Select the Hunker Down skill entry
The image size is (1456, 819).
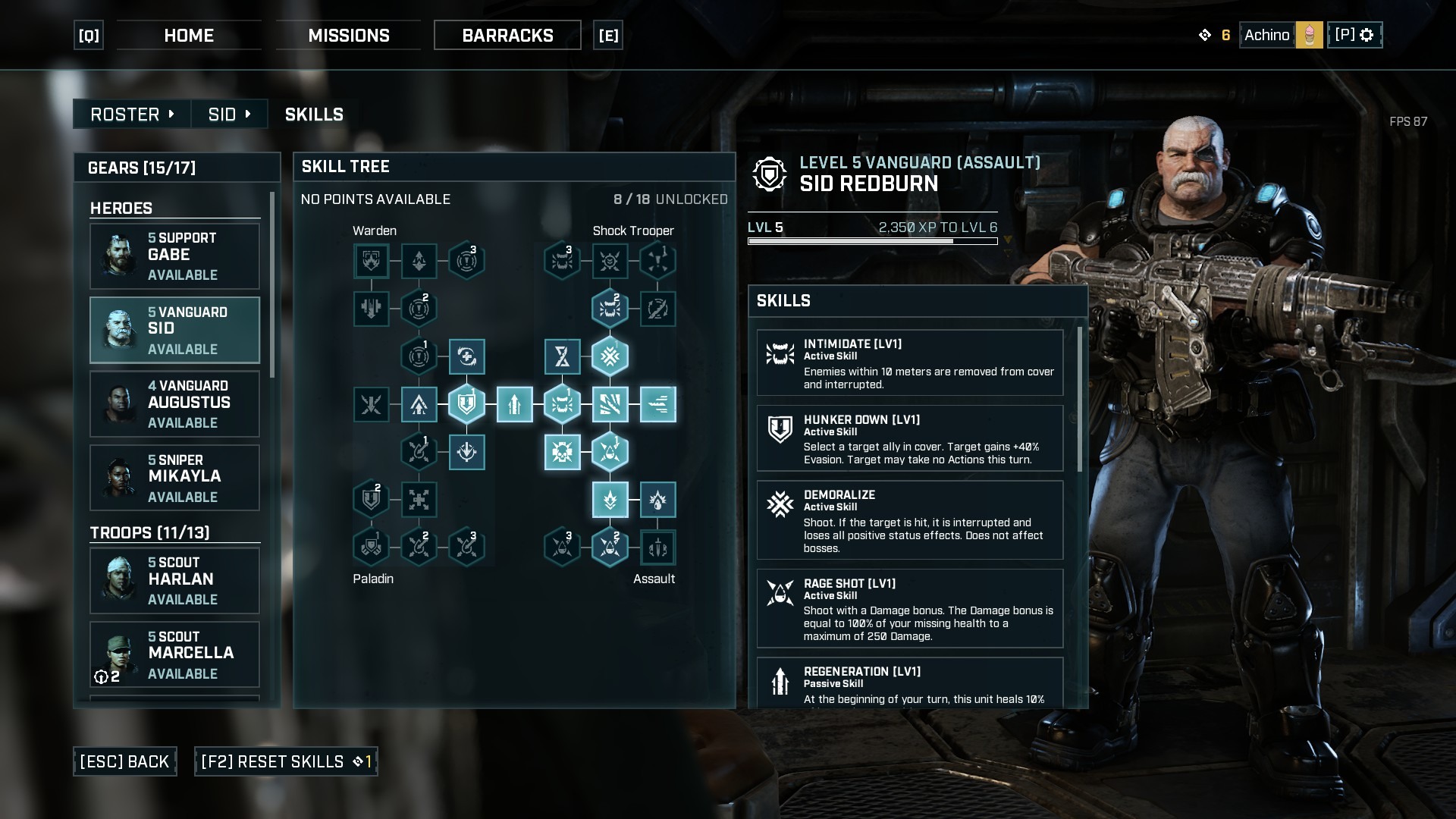[910, 438]
